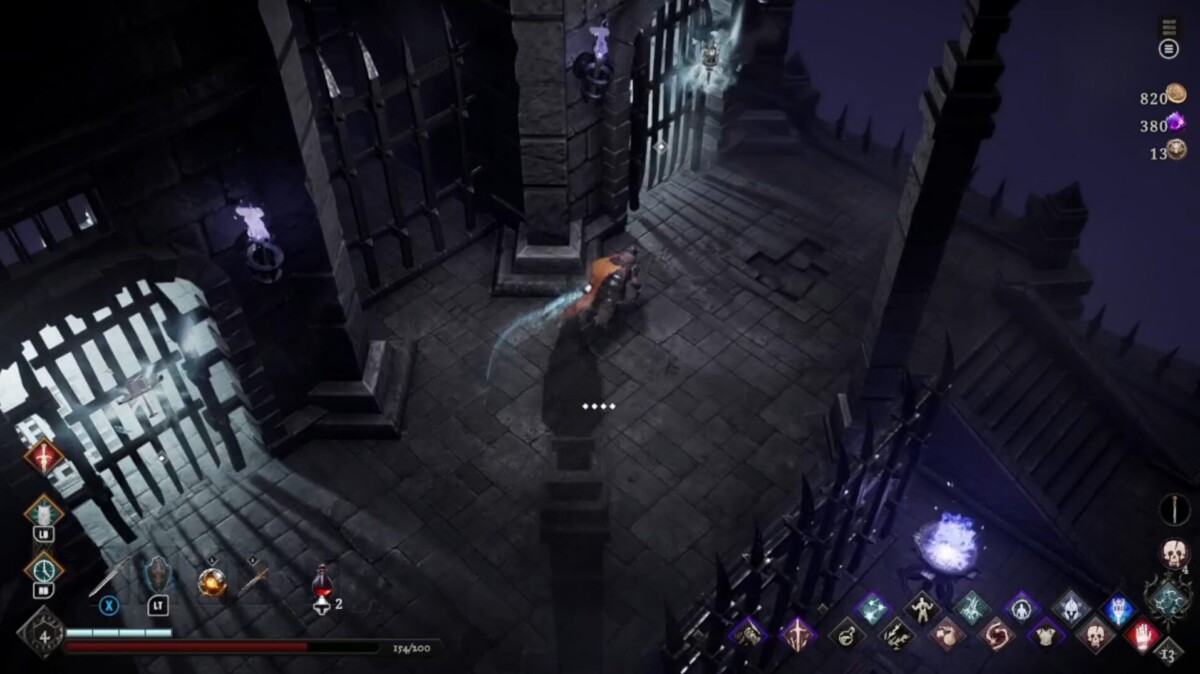The image size is (1200, 674).
Task: Use the red health potion
Action: pos(322,581)
